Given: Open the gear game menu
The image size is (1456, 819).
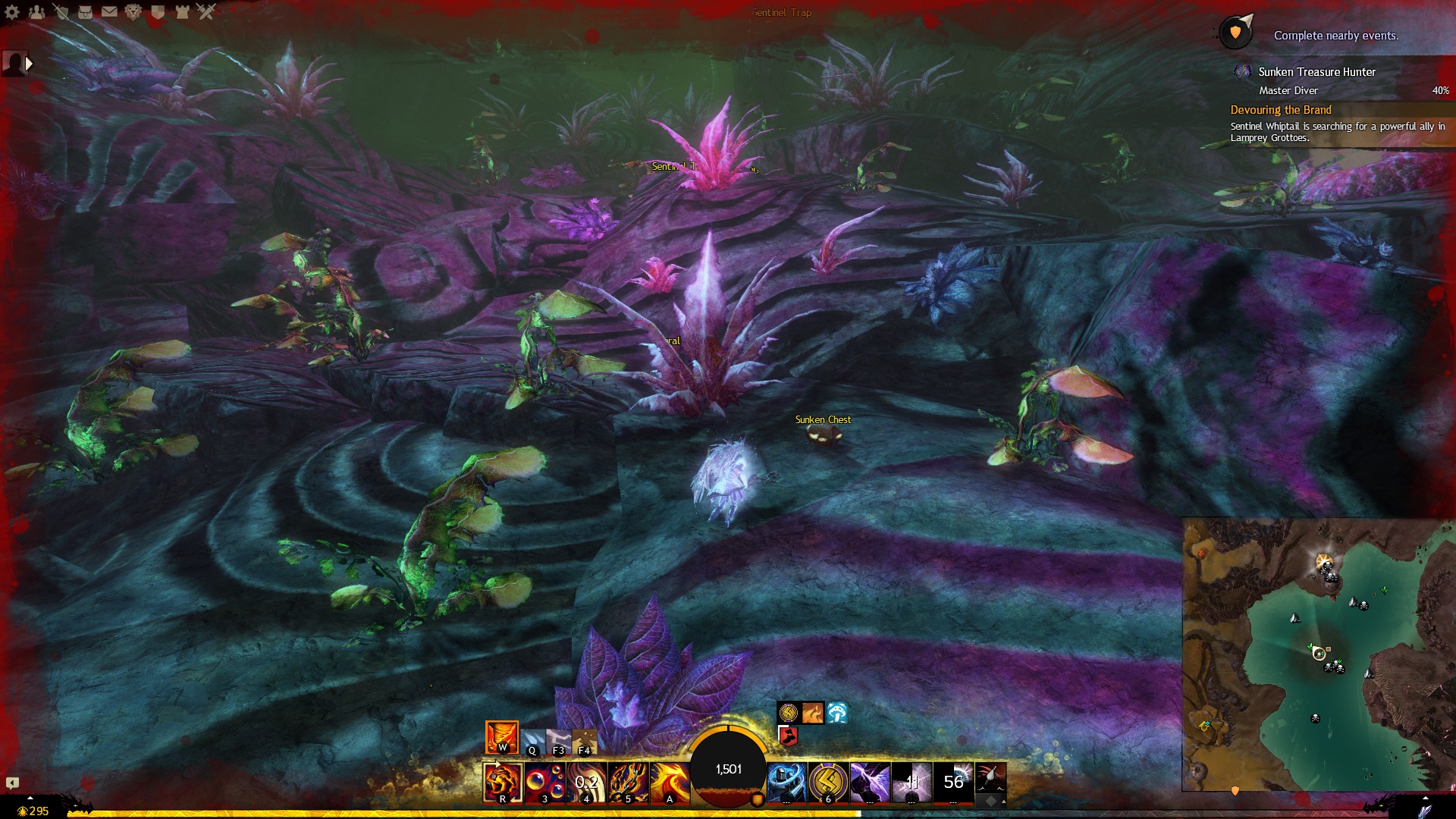Looking at the screenshot, I should click(12, 11).
